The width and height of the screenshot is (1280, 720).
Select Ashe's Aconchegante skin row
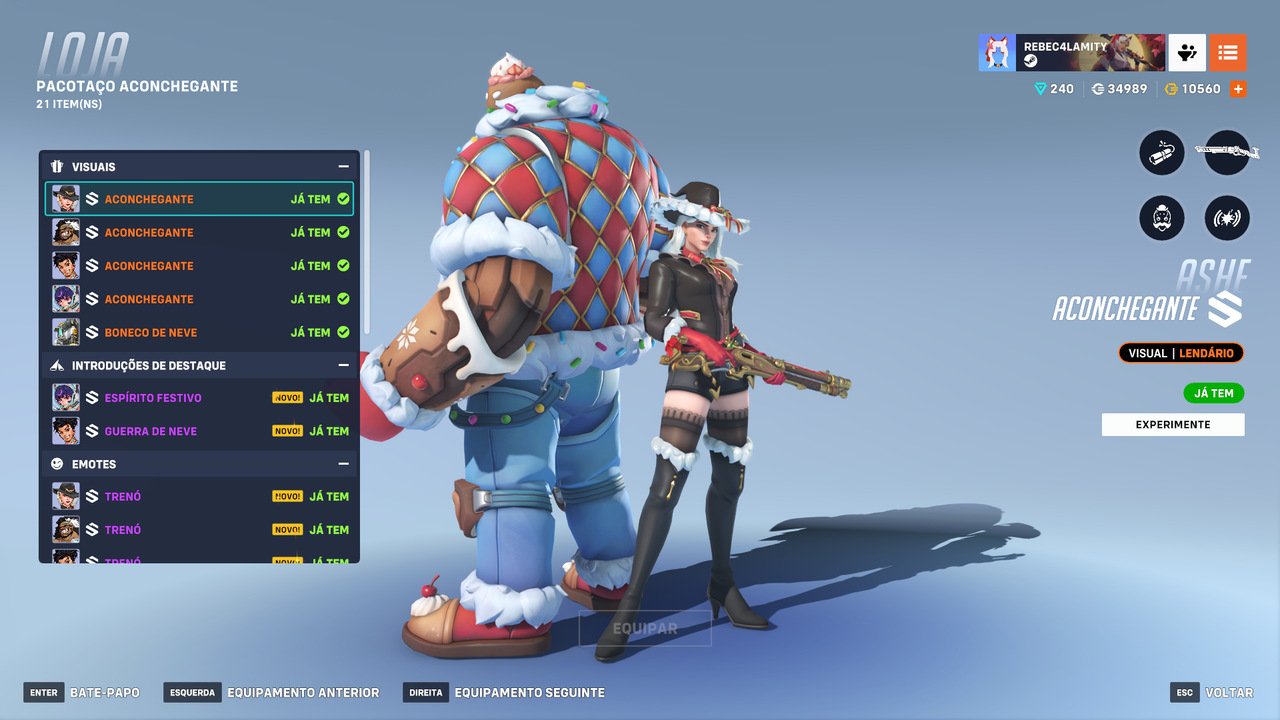click(200, 199)
